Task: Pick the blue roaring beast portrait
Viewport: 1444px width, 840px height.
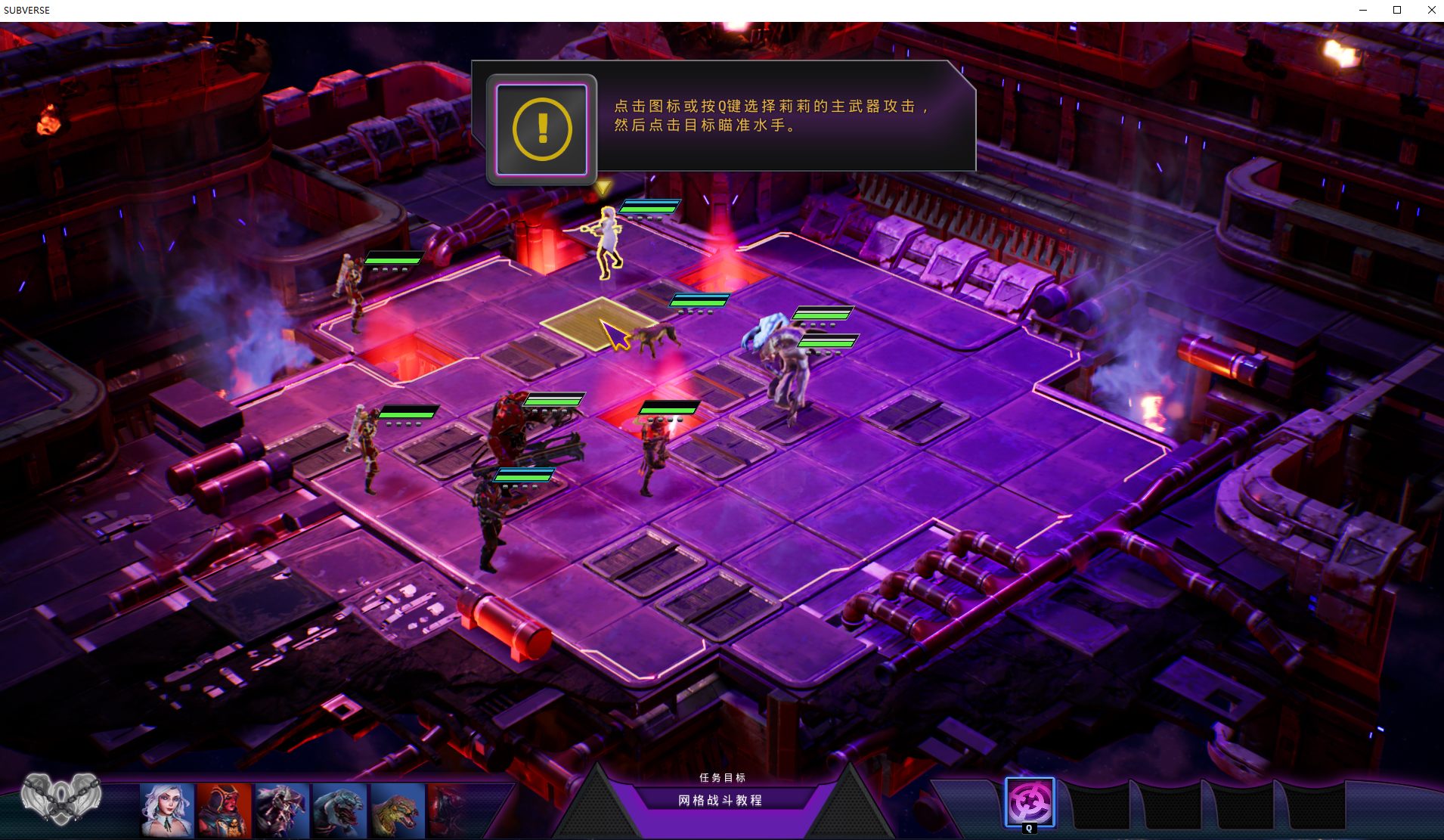Action: 339,810
